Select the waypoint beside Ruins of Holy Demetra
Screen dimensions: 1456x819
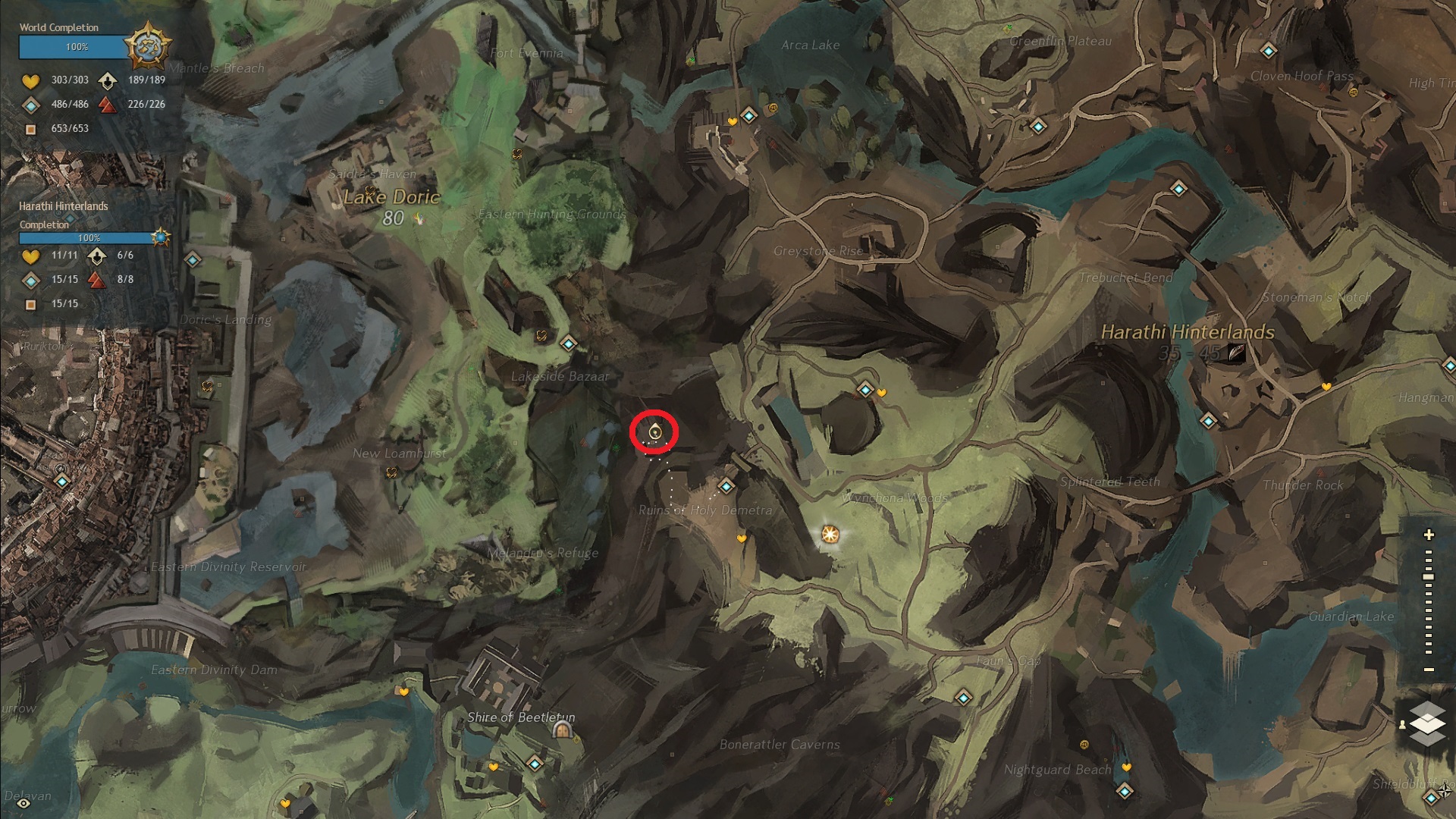726,486
